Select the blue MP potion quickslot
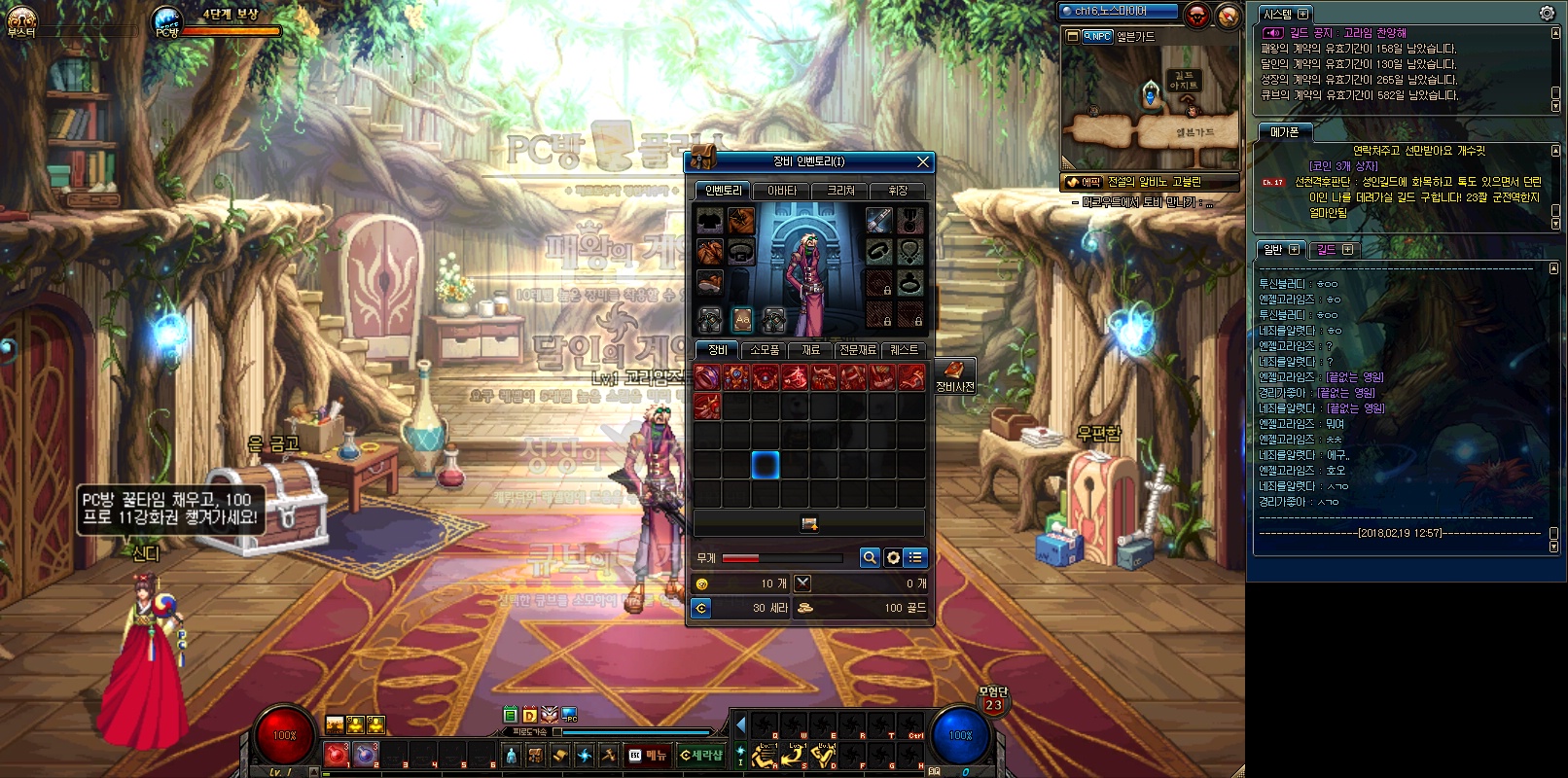This screenshot has width=1568, height=778. click(x=365, y=755)
